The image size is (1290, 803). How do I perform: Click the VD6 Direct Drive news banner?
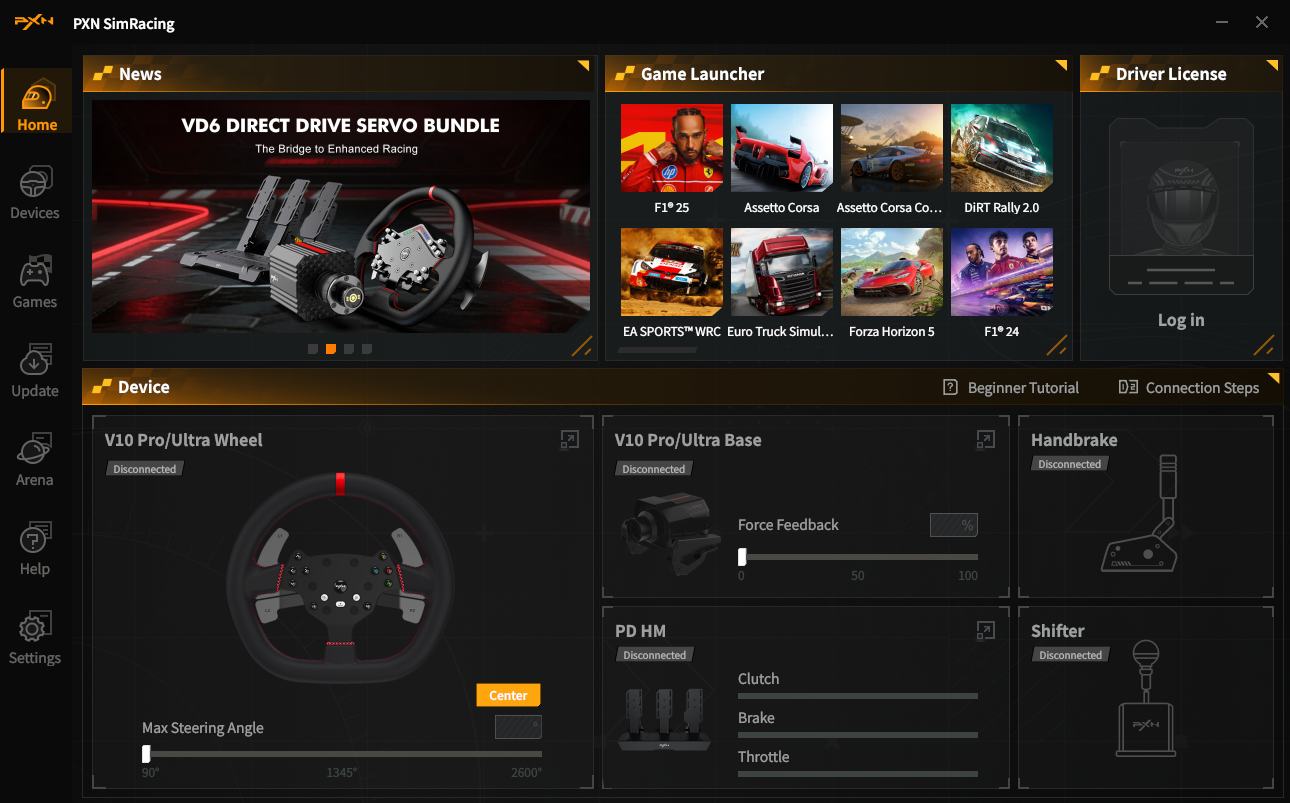coord(340,215)
